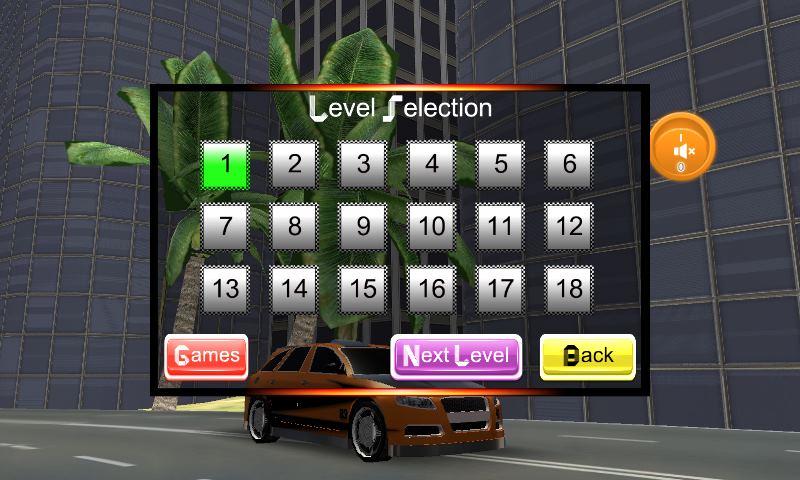Choose level 8 tile
This screenshot has height=480, width=800.
(294, 226)
